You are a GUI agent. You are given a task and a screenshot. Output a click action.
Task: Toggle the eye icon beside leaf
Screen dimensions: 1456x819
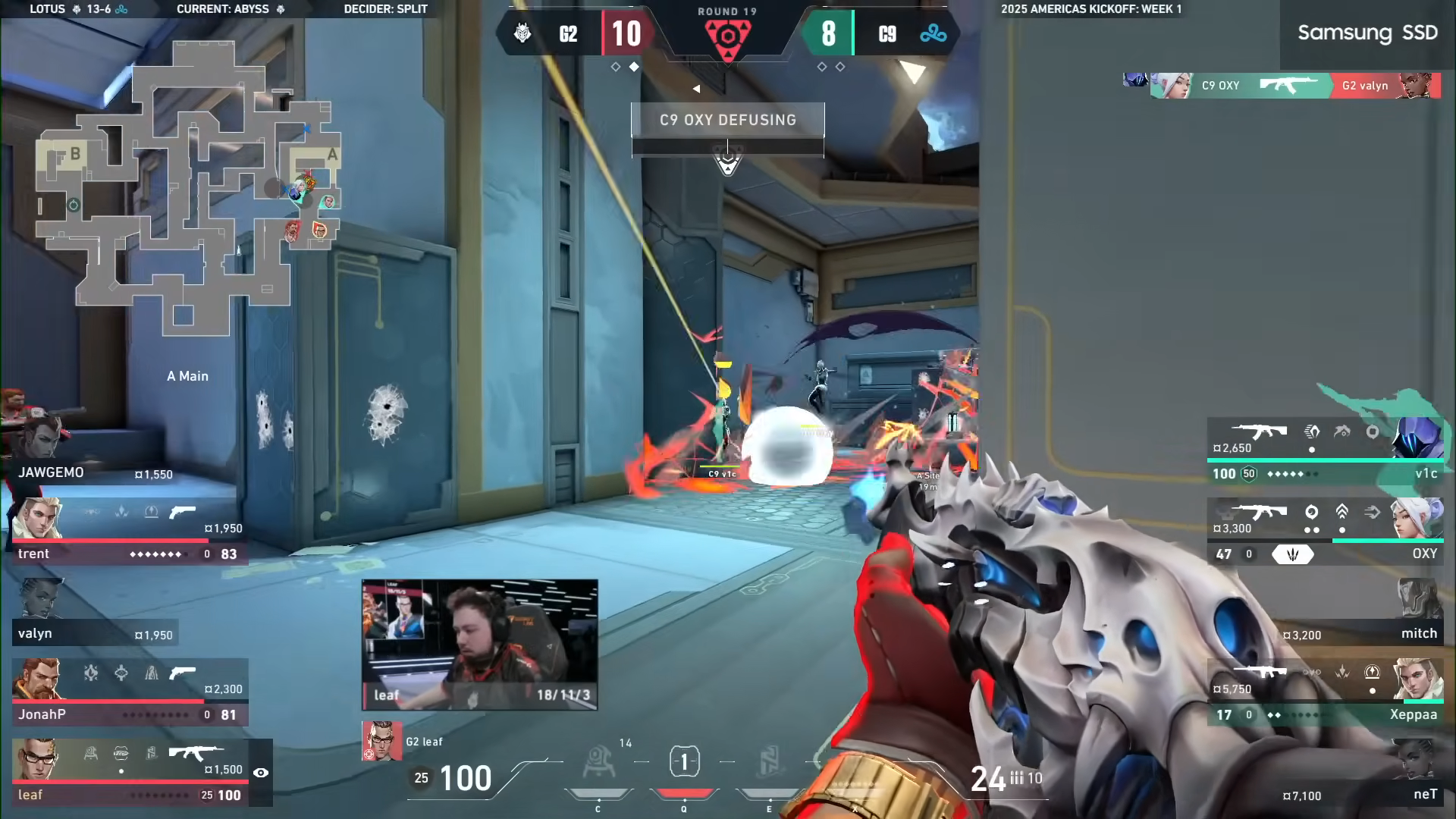261,773
